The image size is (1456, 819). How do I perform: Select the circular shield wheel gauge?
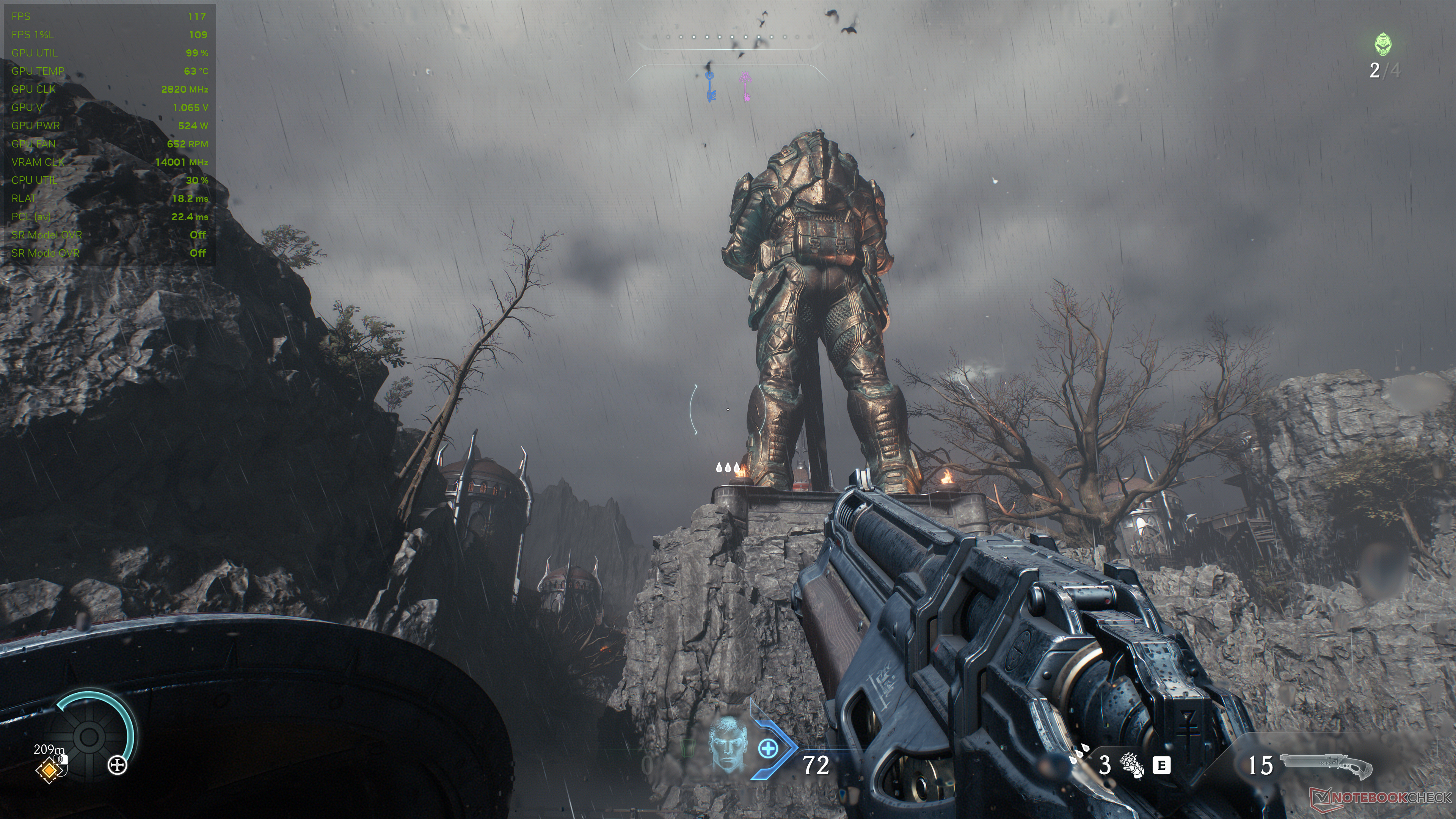point(89,736)
